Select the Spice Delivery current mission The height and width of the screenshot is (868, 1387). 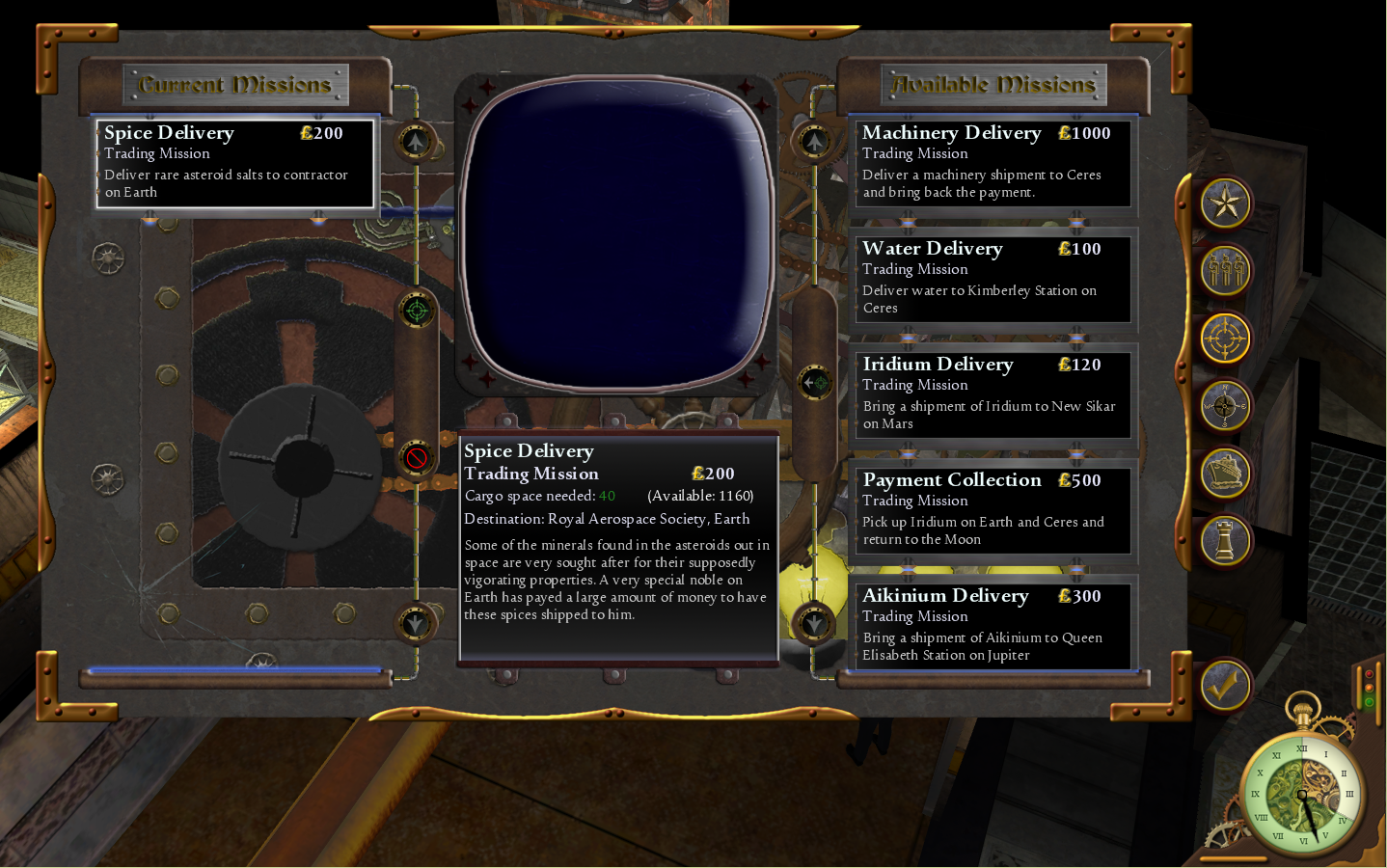pos(235,162)
